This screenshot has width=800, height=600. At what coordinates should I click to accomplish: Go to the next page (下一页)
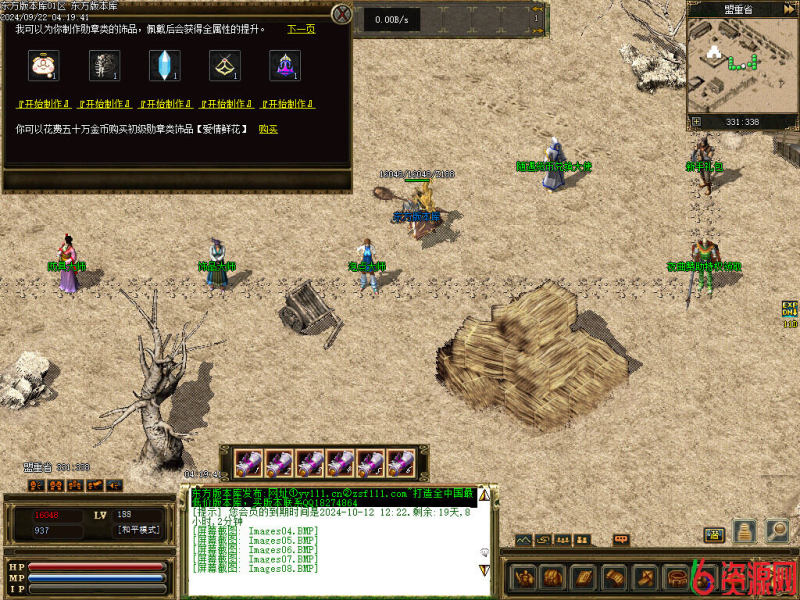pos(301,29)
